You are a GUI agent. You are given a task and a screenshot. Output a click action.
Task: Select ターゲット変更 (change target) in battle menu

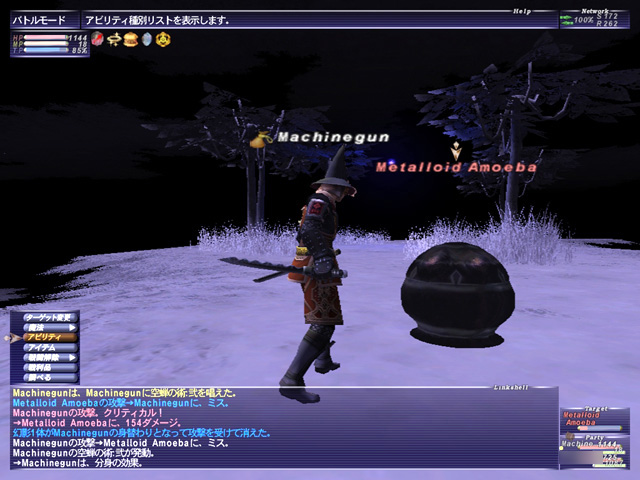[48, 316]
